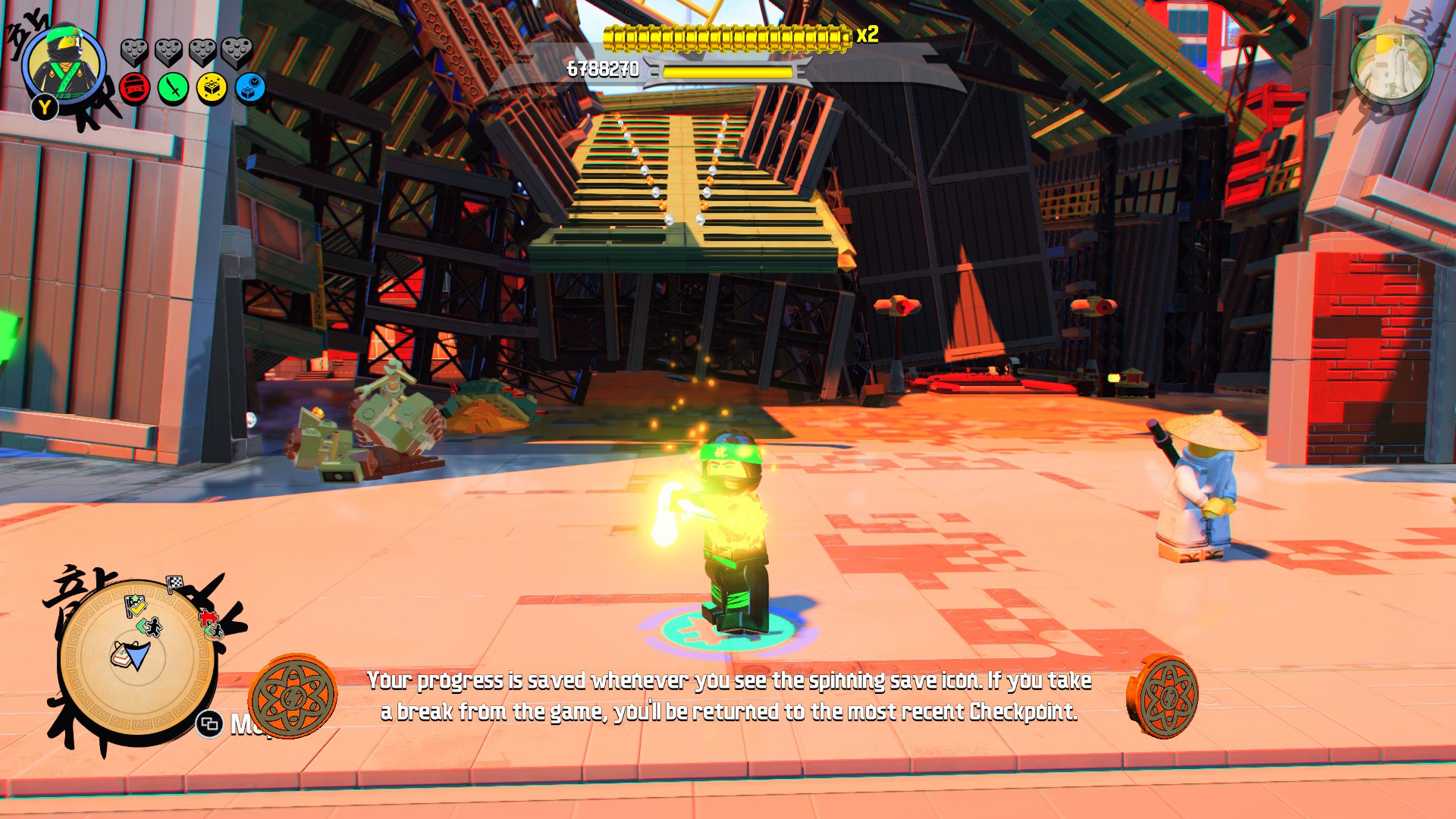1456x819 pixels.
Task: Expand the first gray heart health brick
Action: (x=135, y=52)
